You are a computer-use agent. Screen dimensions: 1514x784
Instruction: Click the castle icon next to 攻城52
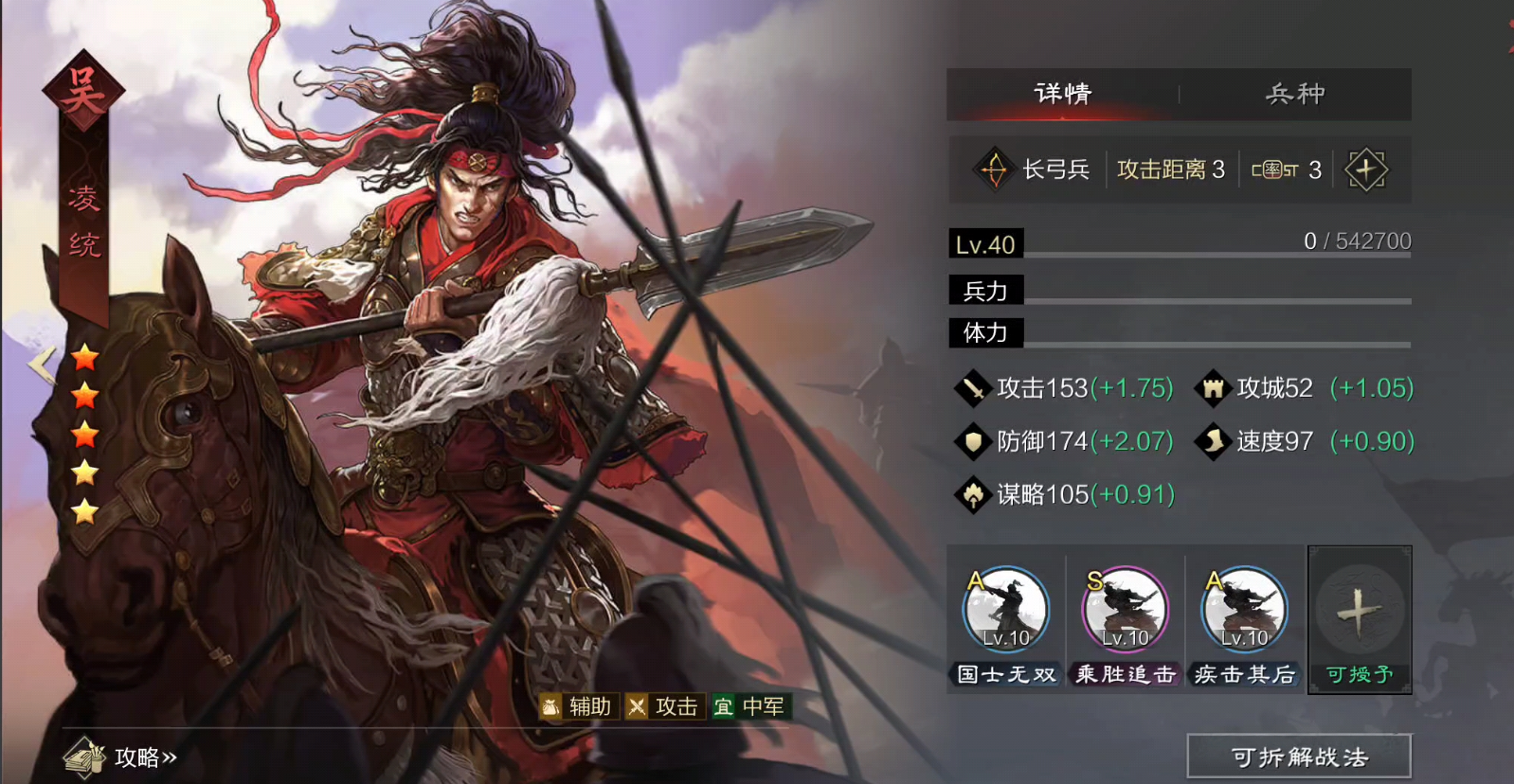click(x=1213, y=388)
